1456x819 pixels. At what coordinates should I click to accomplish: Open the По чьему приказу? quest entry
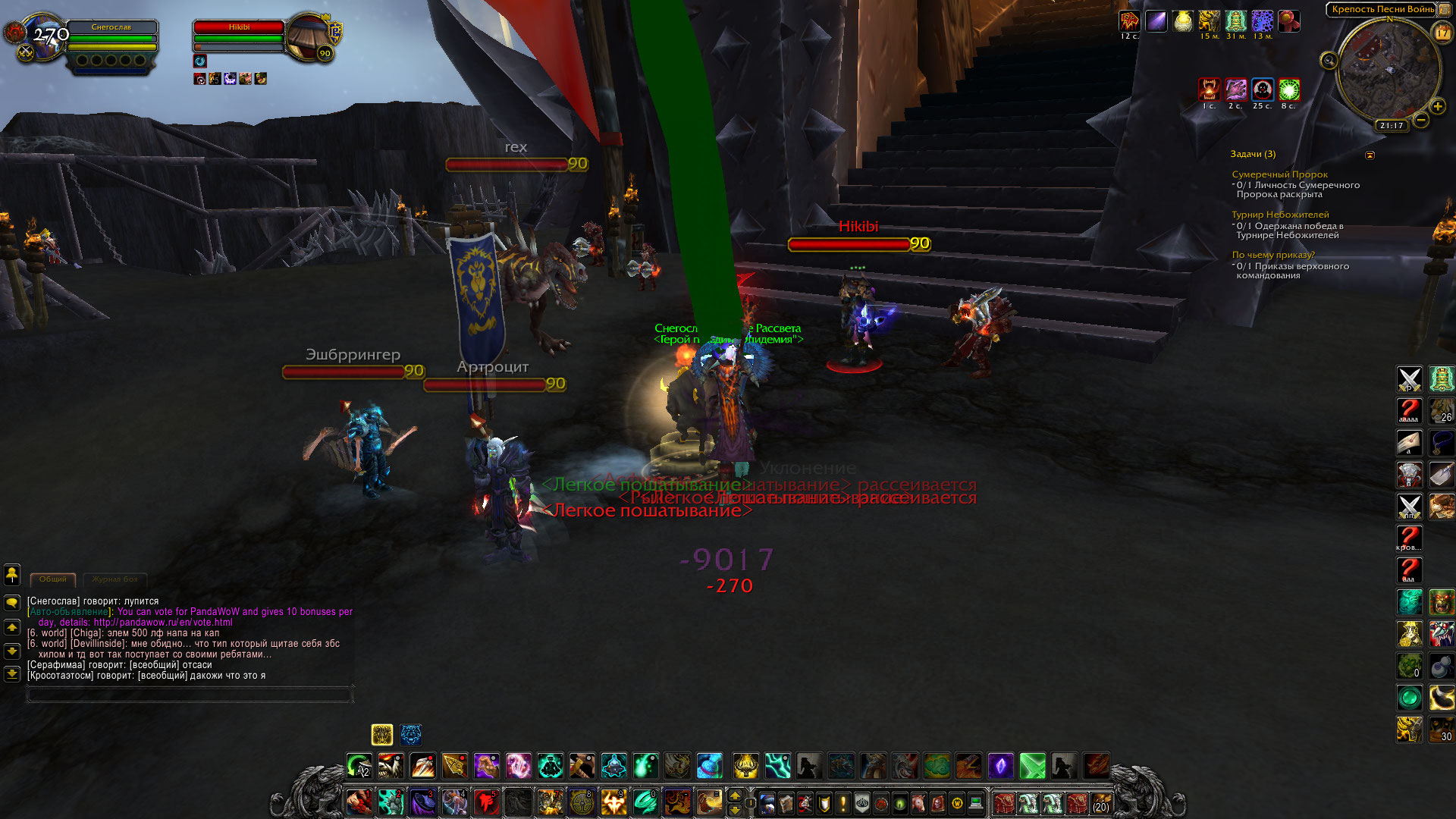click(x=1273, y=255)
